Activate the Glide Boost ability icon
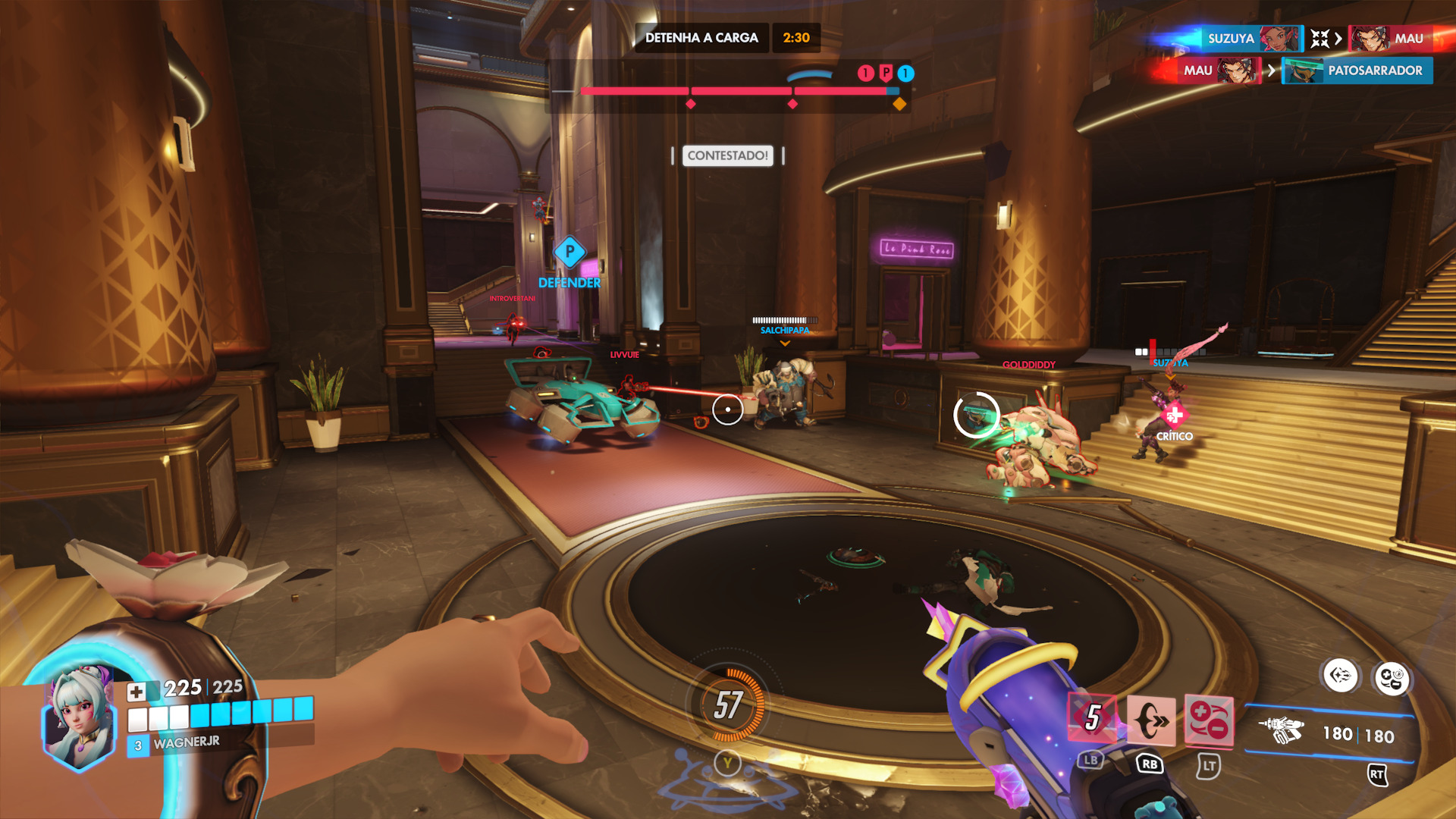1456x819 pixels. click(x=1150, y=720)
